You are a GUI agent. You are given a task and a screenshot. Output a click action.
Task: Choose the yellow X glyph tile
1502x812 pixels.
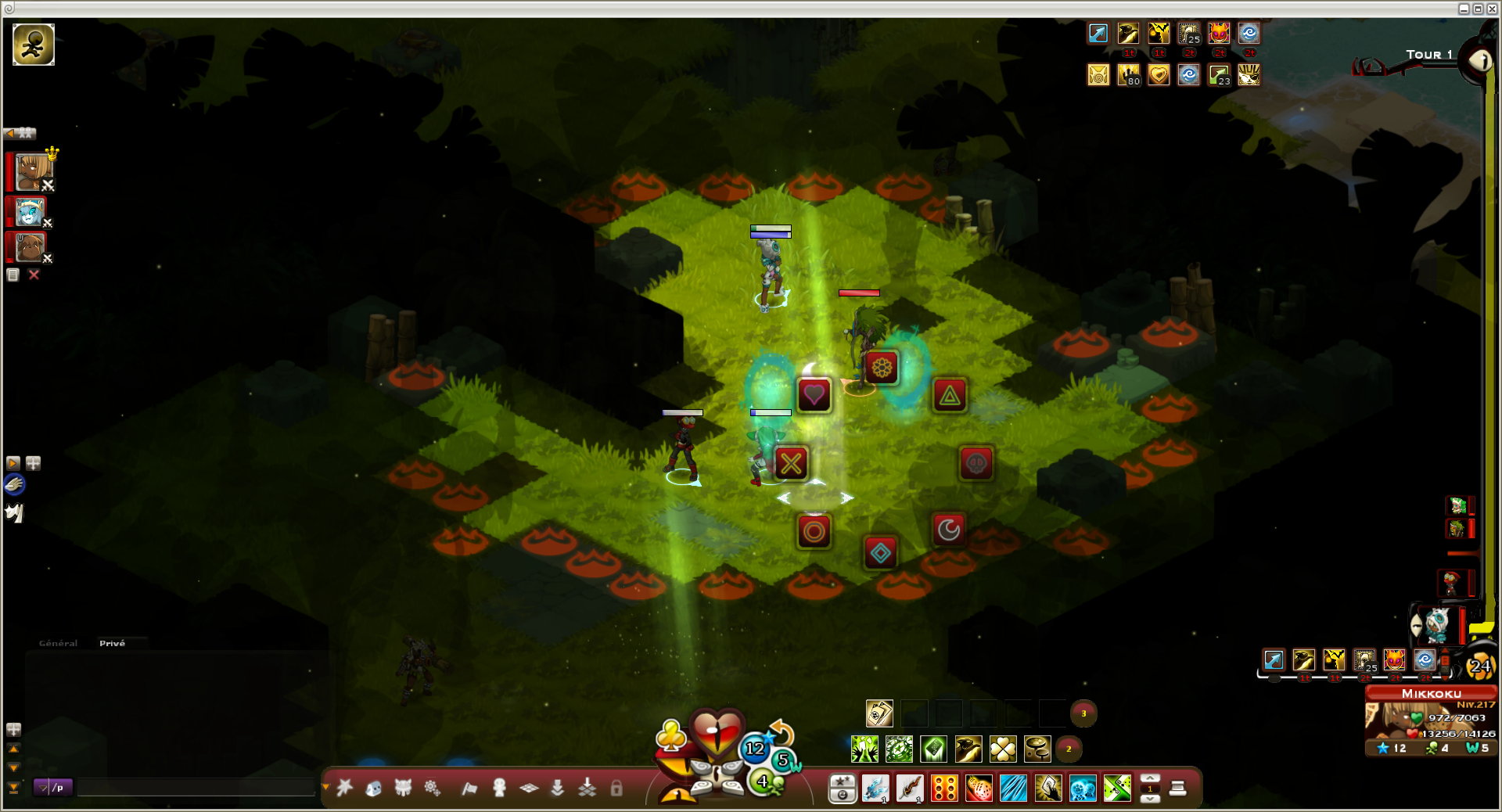coord(791,463)
